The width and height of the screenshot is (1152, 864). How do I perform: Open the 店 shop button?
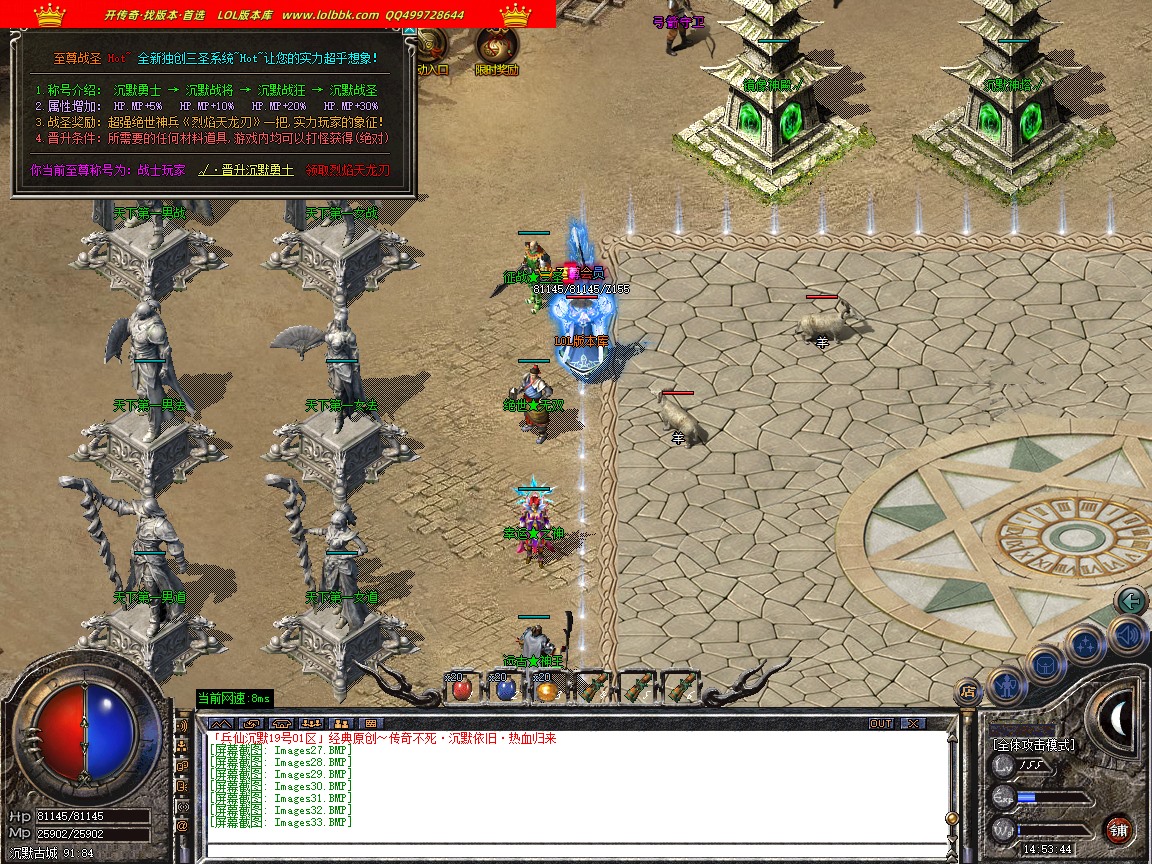(x=967, y=691)
